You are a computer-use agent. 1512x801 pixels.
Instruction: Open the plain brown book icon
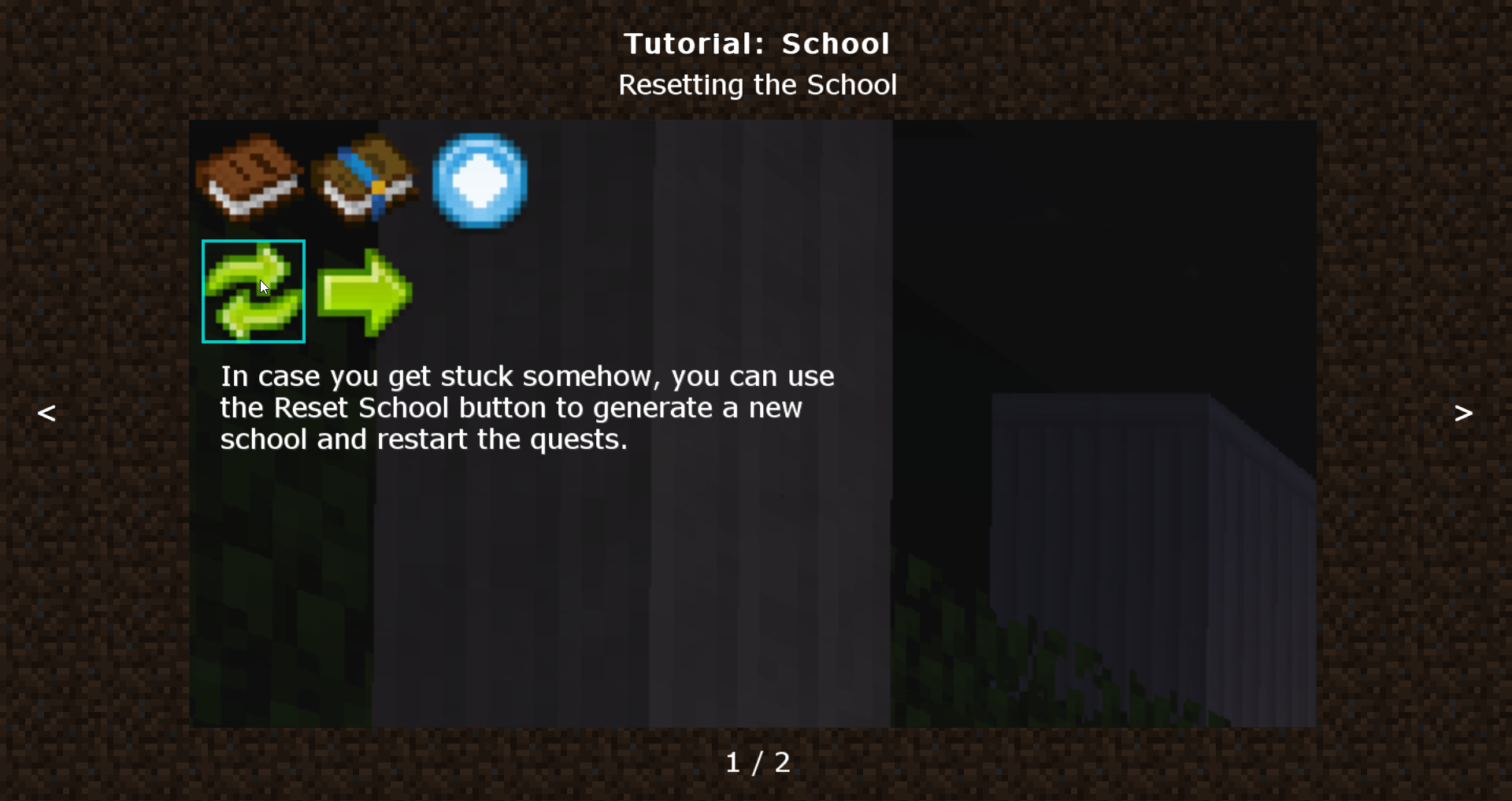coord(250,178)
